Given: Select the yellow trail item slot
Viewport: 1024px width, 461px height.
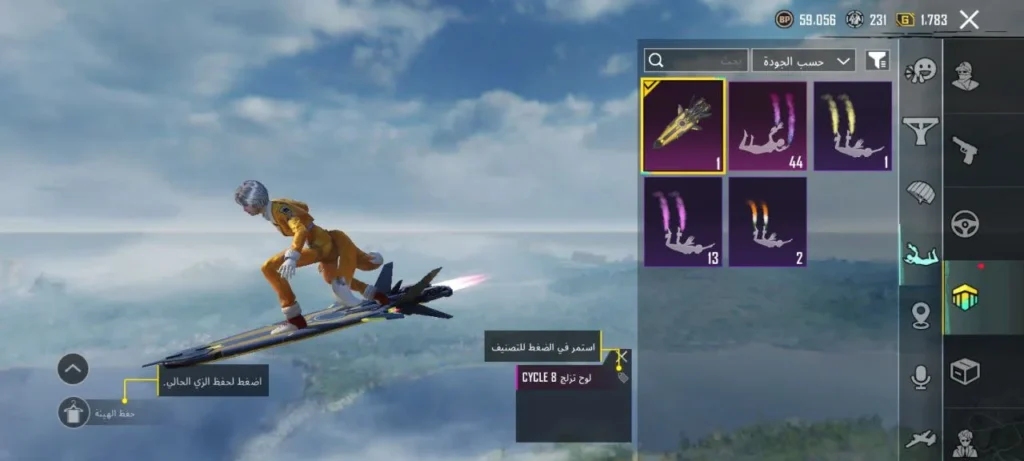Looking at the screenshot, I should point(852,126).
